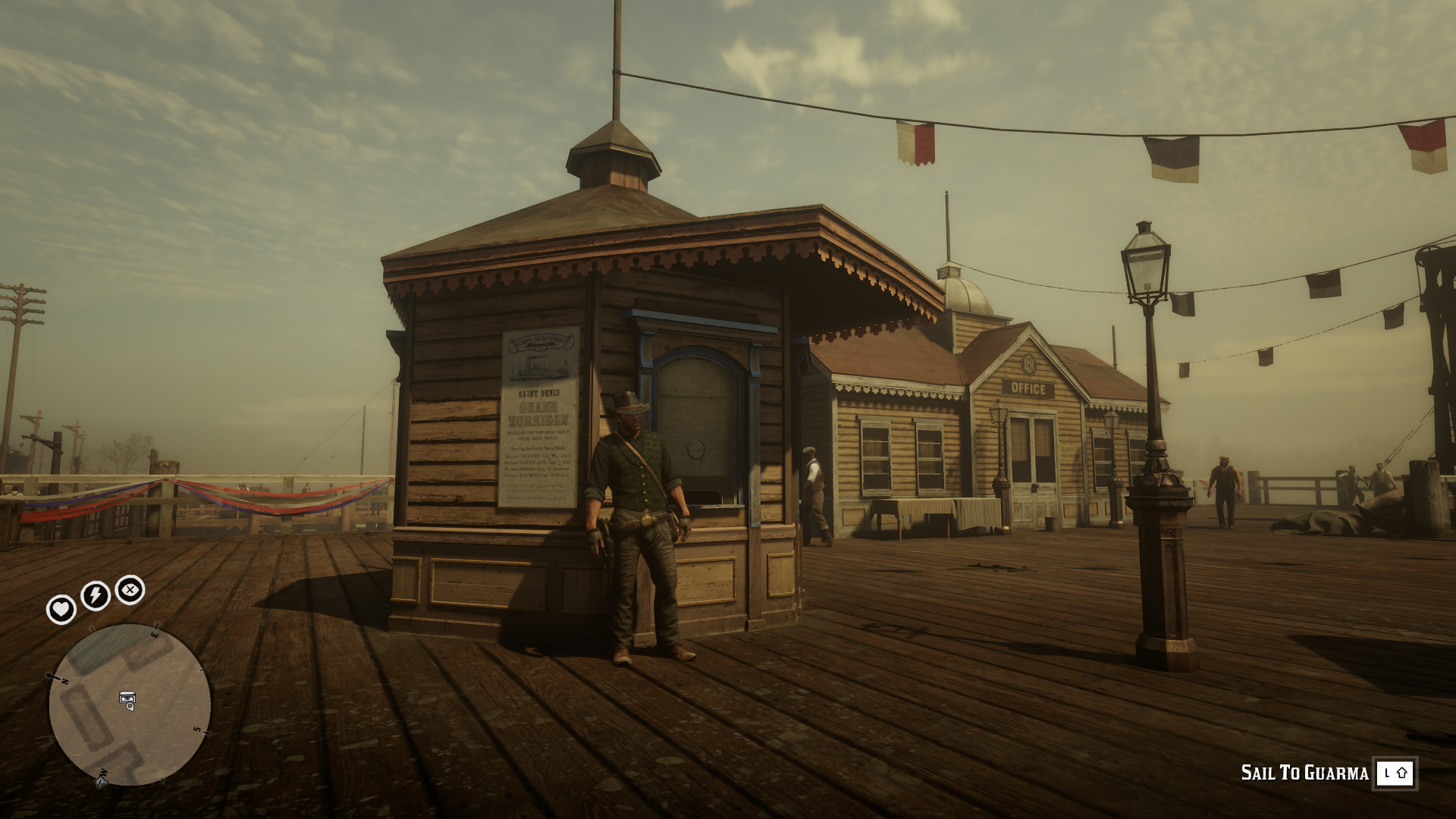This screenshot has height=819, width=1456.
Task: Open the circular minimap
Action: click(x=130, y=704)
